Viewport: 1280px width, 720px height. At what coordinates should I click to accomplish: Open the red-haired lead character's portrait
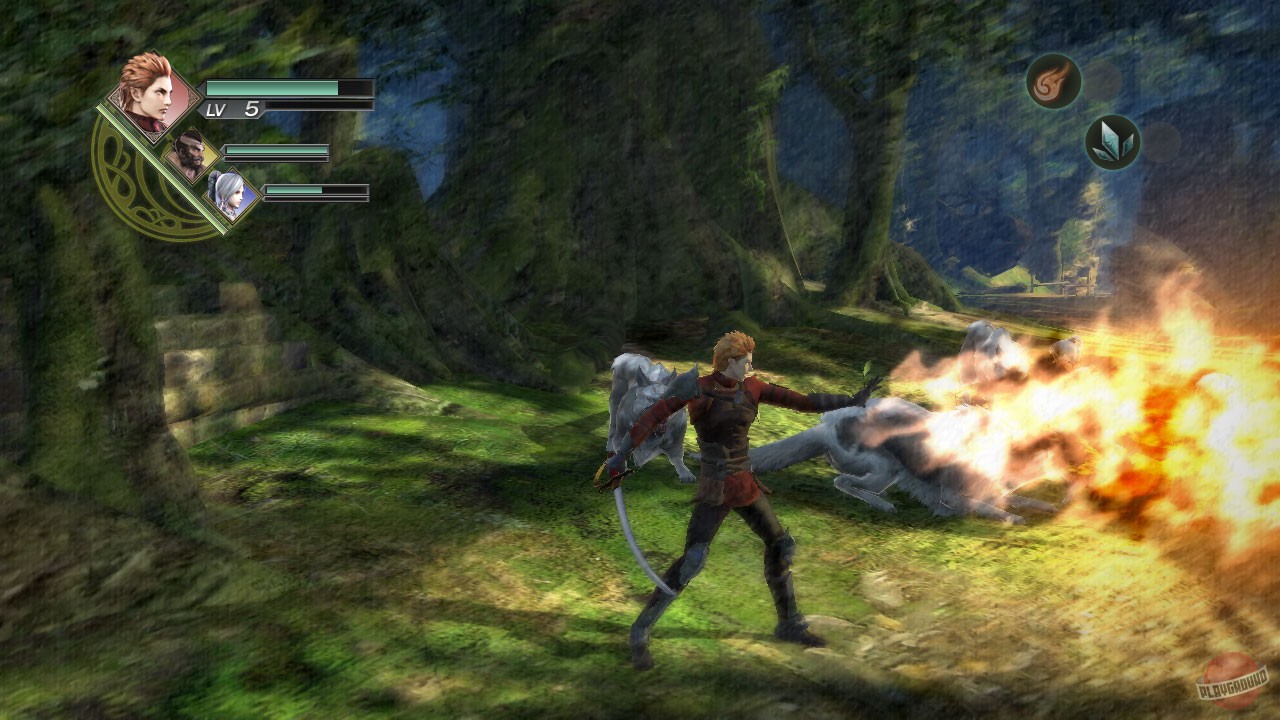click(x=152, y=95)
